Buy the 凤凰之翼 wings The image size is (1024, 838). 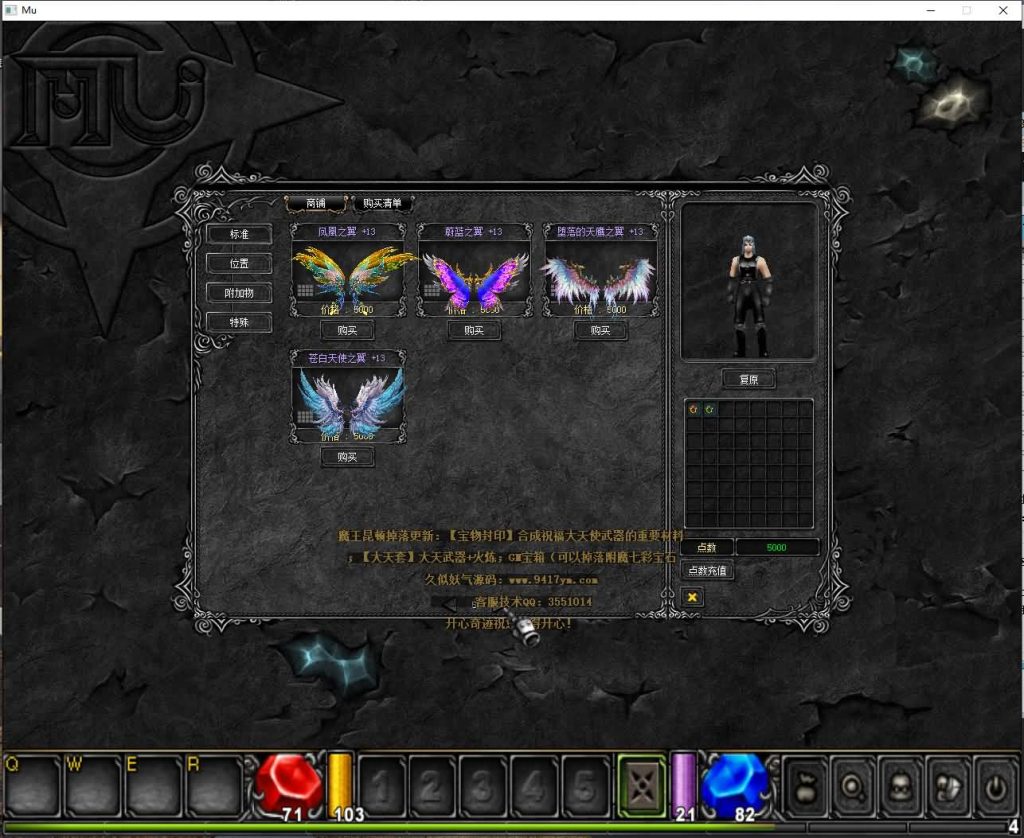pyautogui.click(x=347, y=330)
